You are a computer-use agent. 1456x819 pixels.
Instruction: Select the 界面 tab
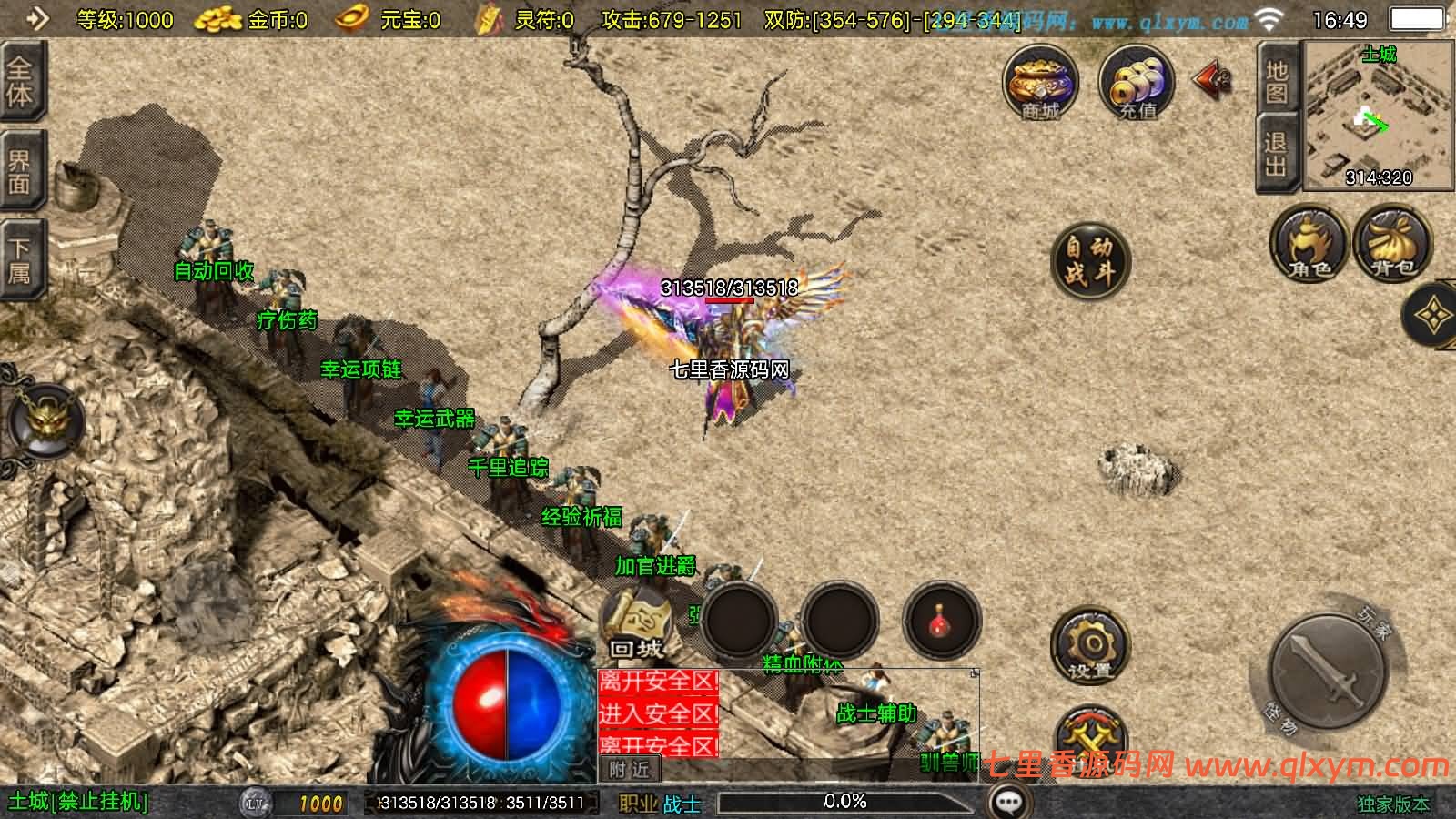20,173
